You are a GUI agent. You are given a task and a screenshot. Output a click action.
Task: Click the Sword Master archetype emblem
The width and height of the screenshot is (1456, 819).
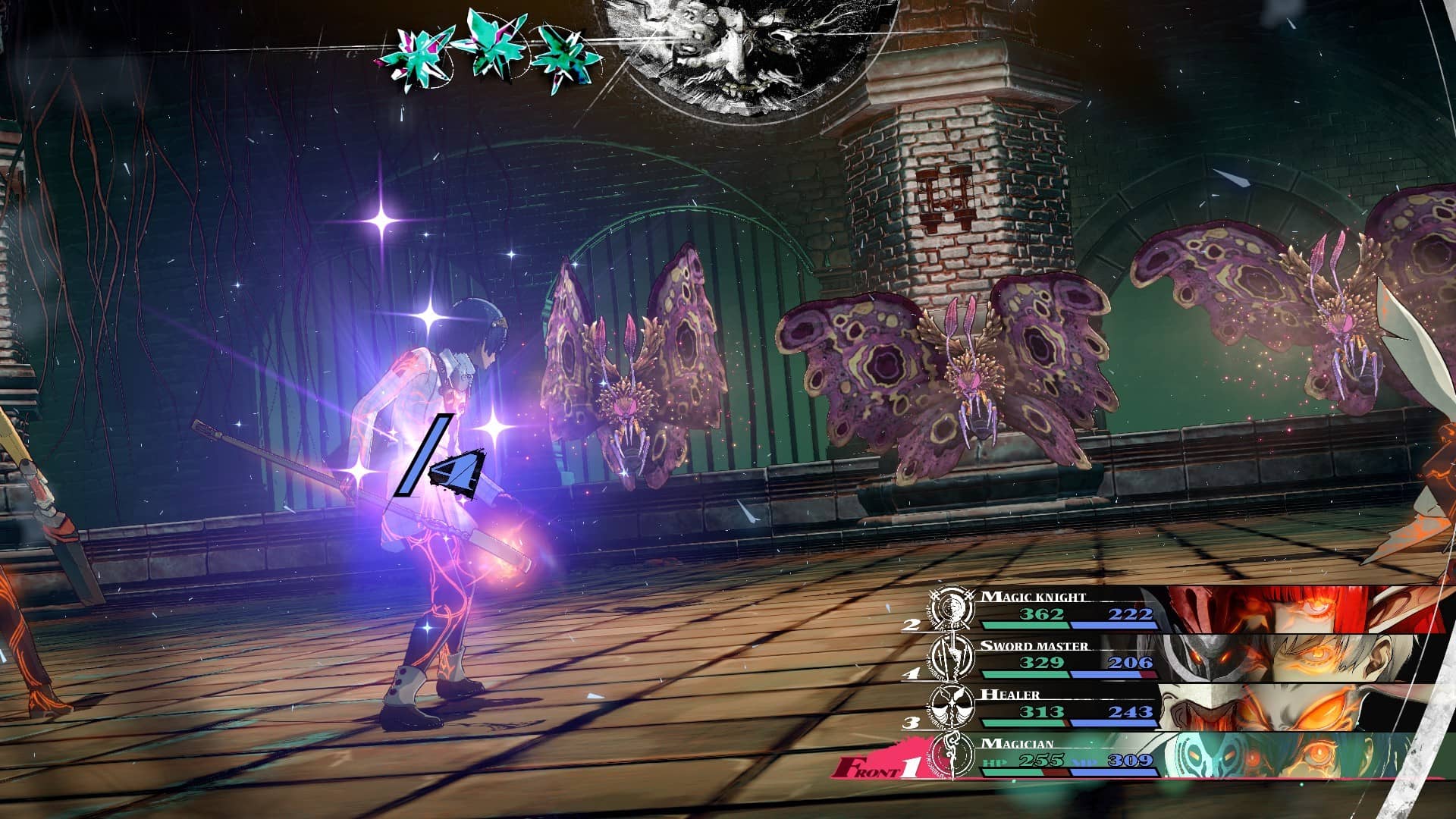click(952, 657)
